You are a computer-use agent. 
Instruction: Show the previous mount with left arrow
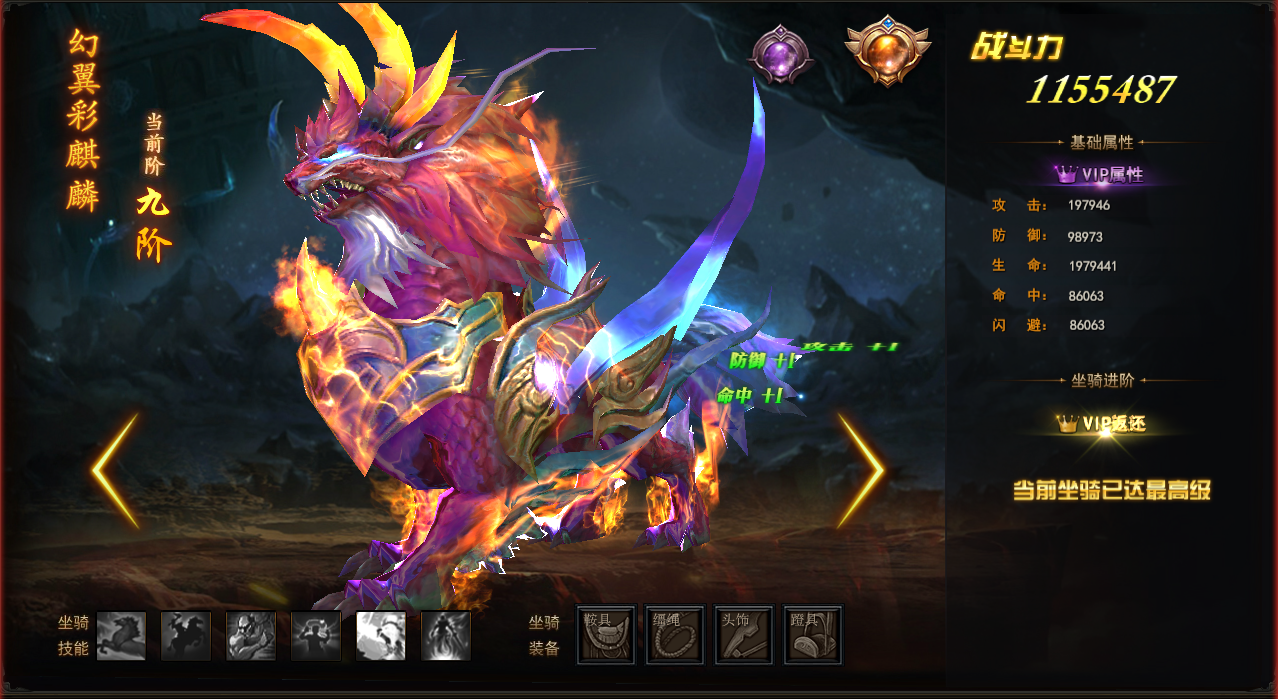click(115, 471)
